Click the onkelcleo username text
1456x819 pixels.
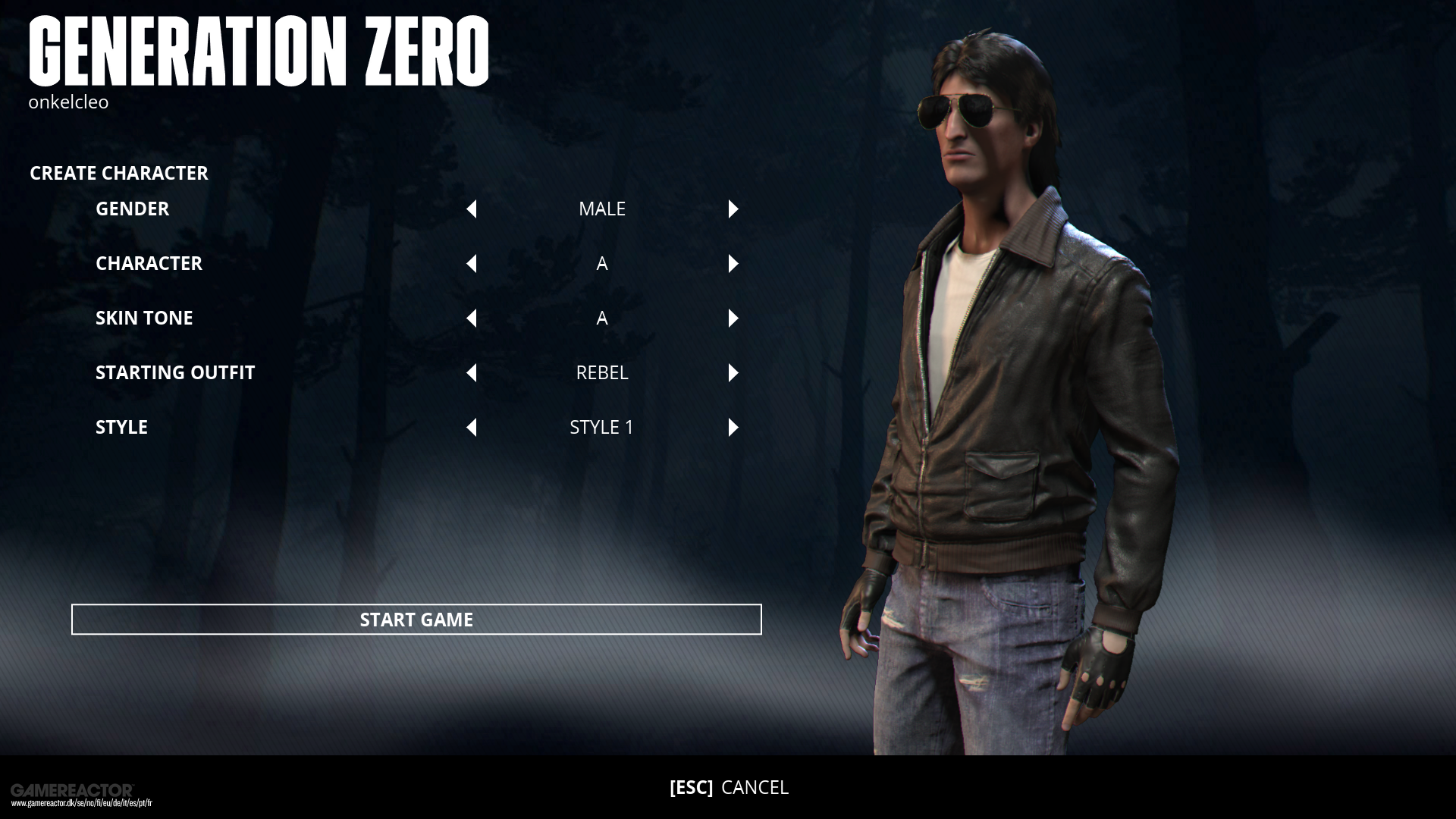[x=69, y=102]
